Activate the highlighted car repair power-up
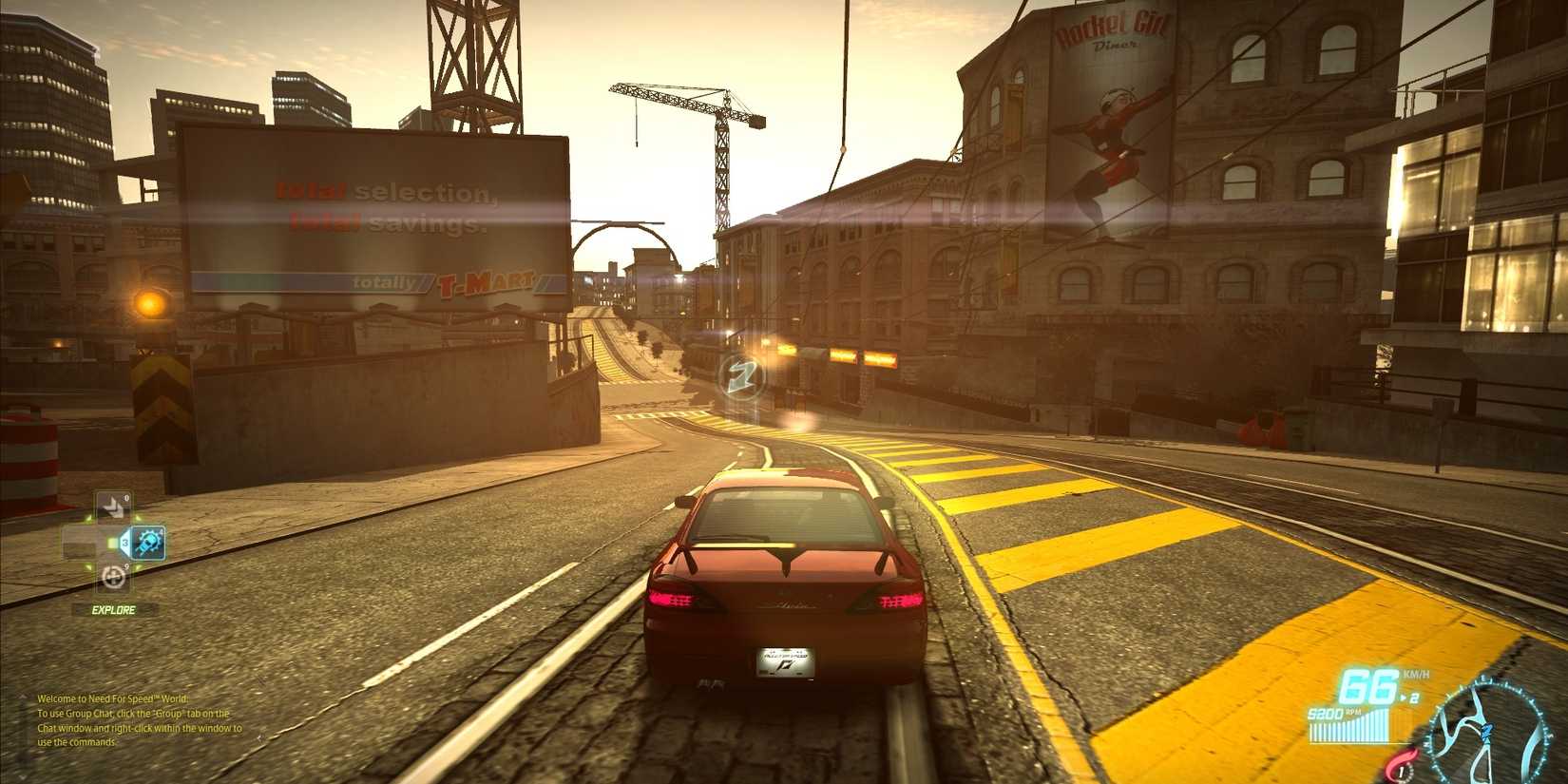The image size is (1568, 784). click(147, 543)
